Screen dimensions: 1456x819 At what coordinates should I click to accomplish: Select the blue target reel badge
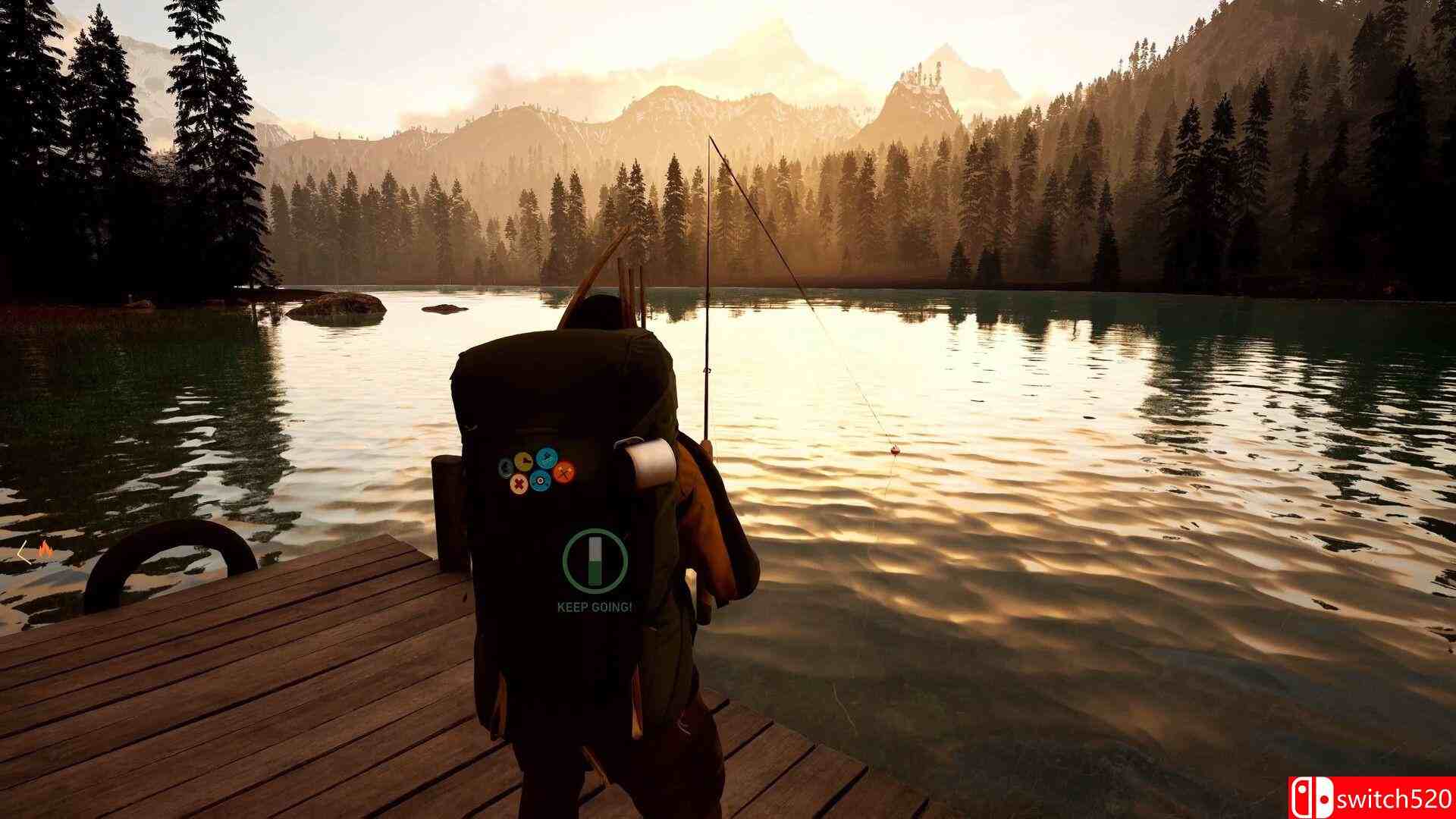click(541, 481)
